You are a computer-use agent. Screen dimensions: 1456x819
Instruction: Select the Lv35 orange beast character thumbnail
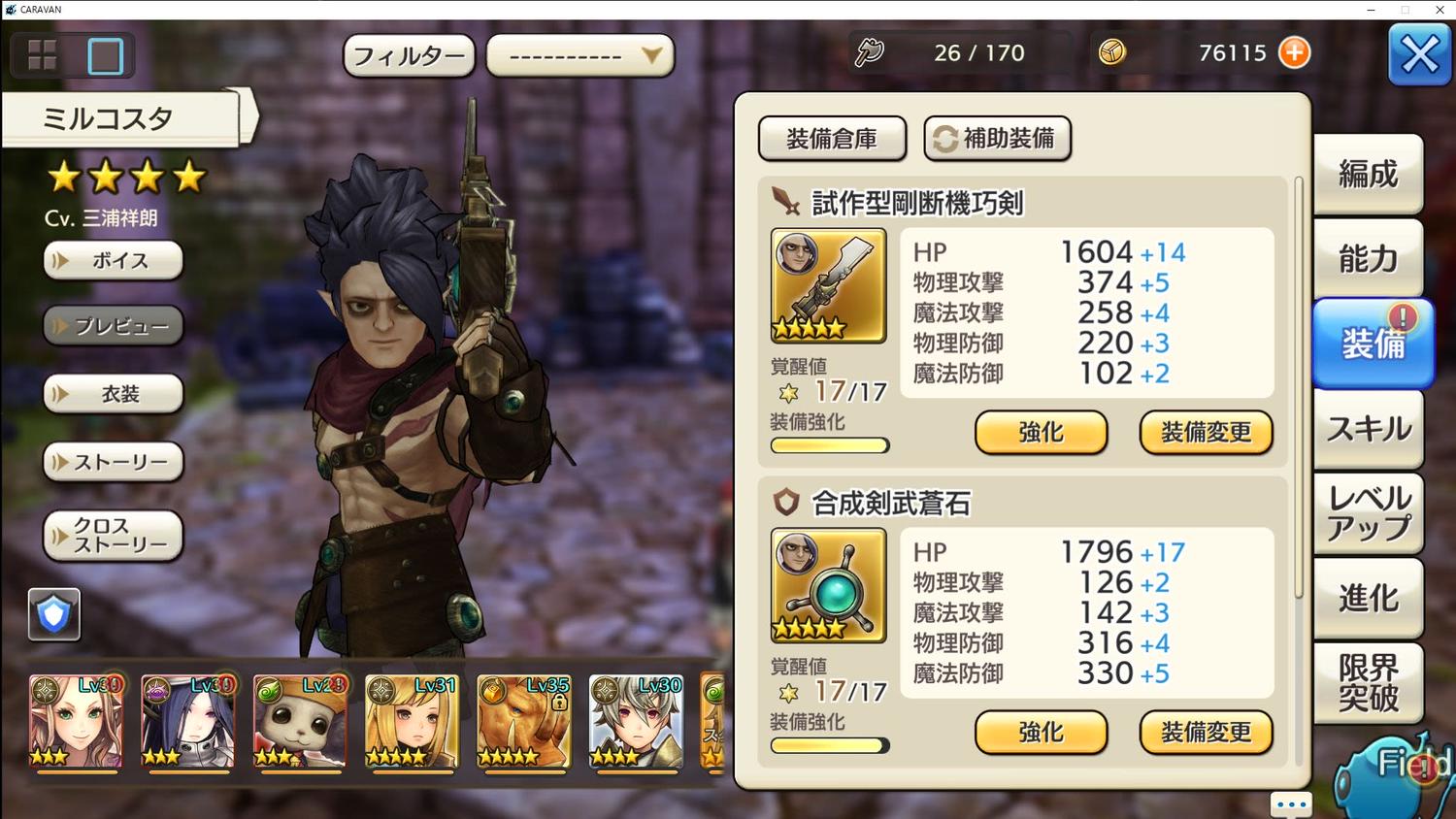point(523,723)
